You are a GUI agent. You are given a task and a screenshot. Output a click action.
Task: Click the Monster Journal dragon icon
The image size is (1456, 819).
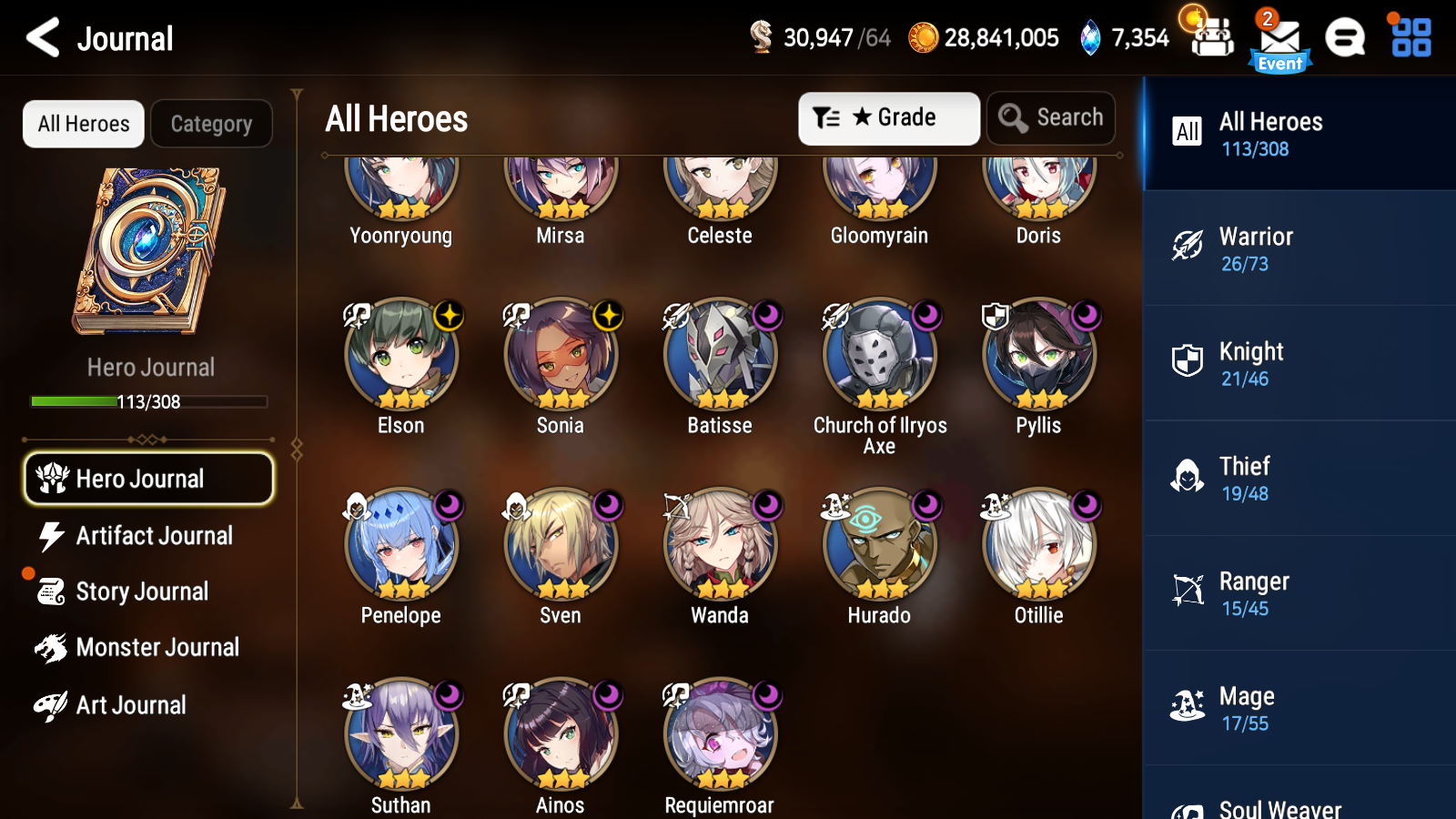coord(53,647)
